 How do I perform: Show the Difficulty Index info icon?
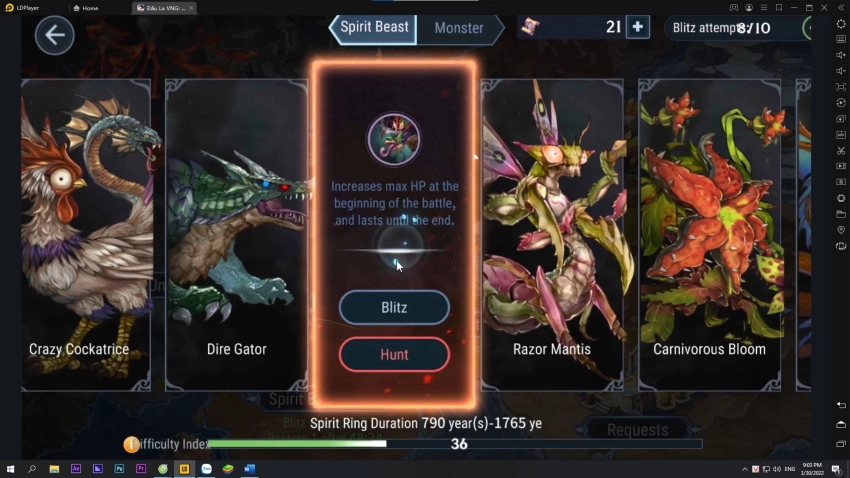[x=131, y=444]
